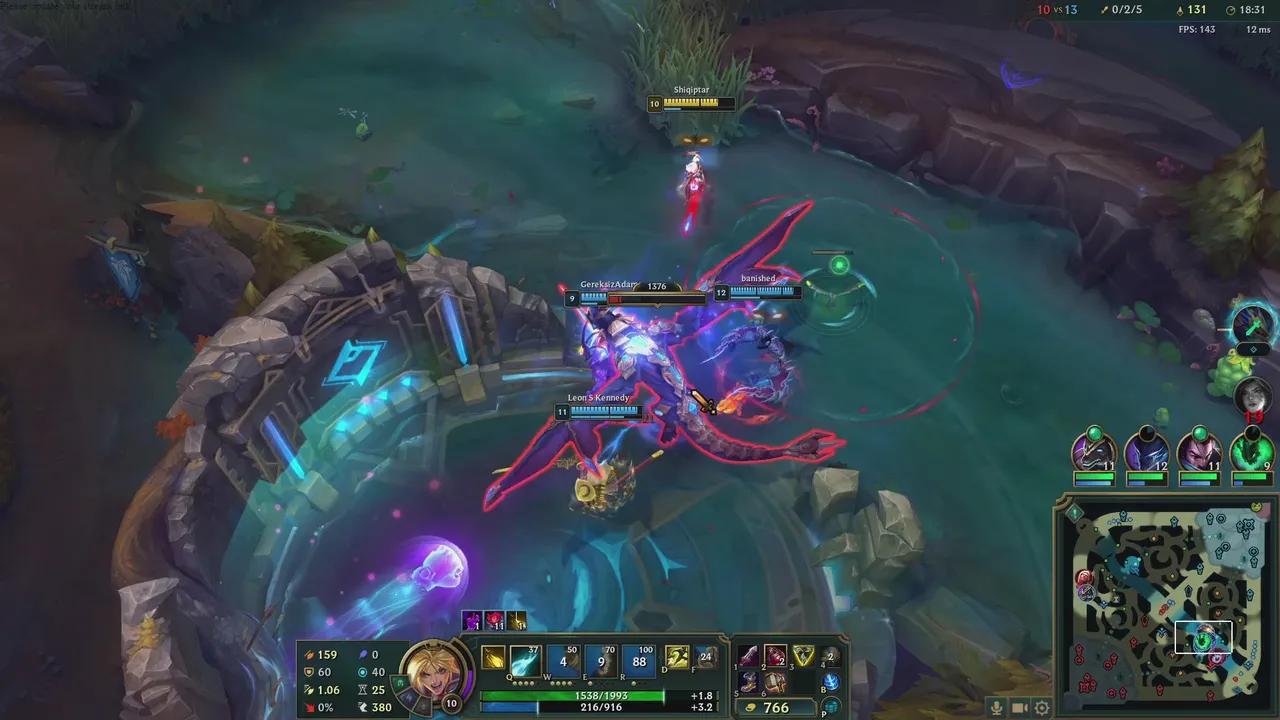The height and width of the screenshot is (720, 1280).
Task: Open the settings menu with the gear icon
Action: click(1040, 708)
